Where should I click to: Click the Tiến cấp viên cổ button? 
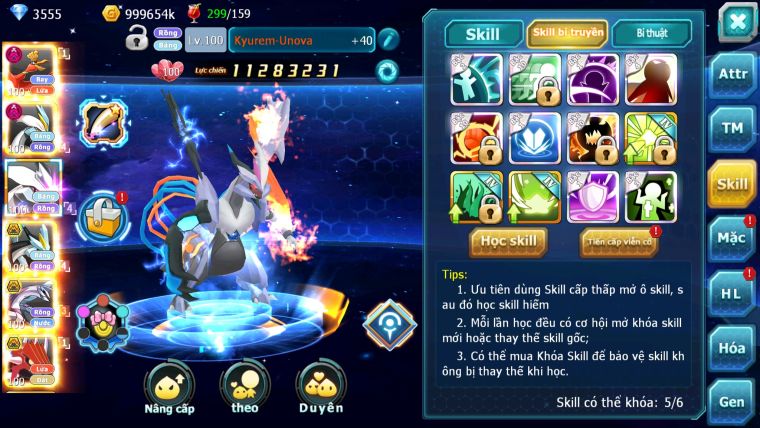click(618, 241)
